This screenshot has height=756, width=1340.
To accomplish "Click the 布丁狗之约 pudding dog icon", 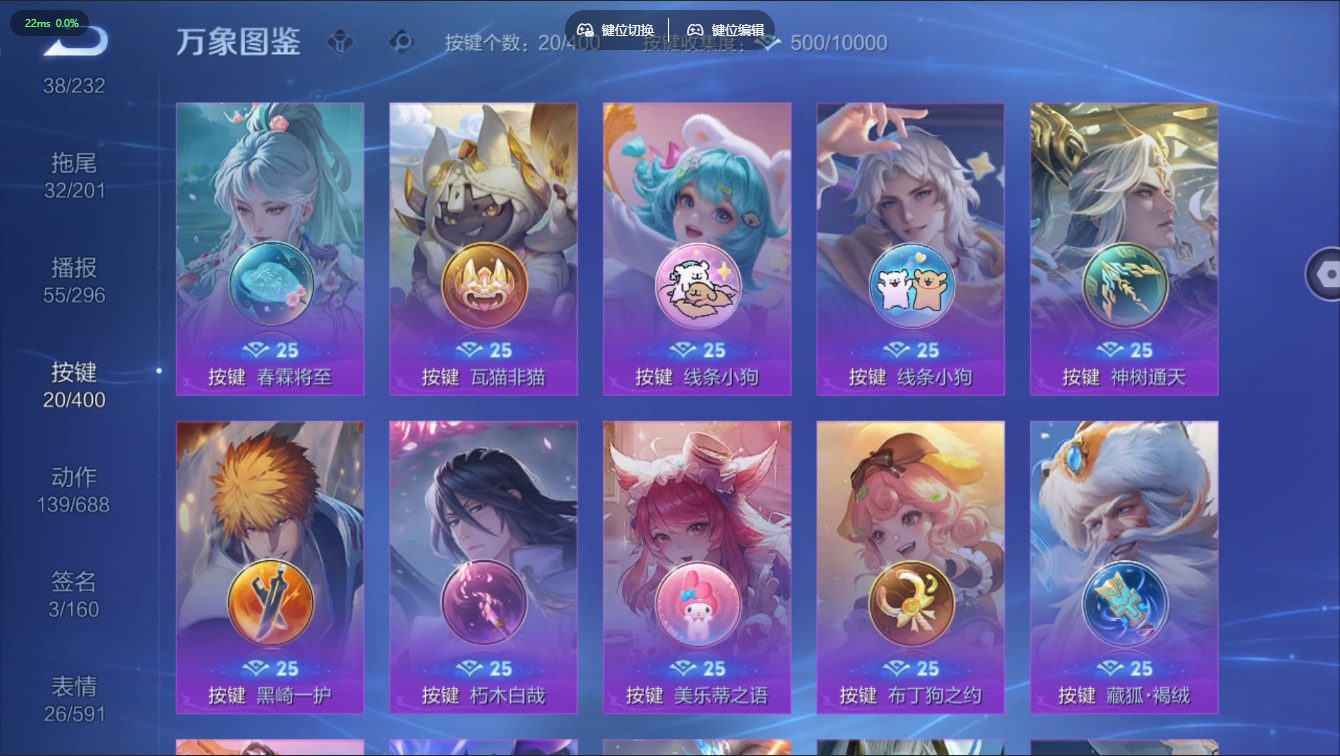I will pos(911,603).
